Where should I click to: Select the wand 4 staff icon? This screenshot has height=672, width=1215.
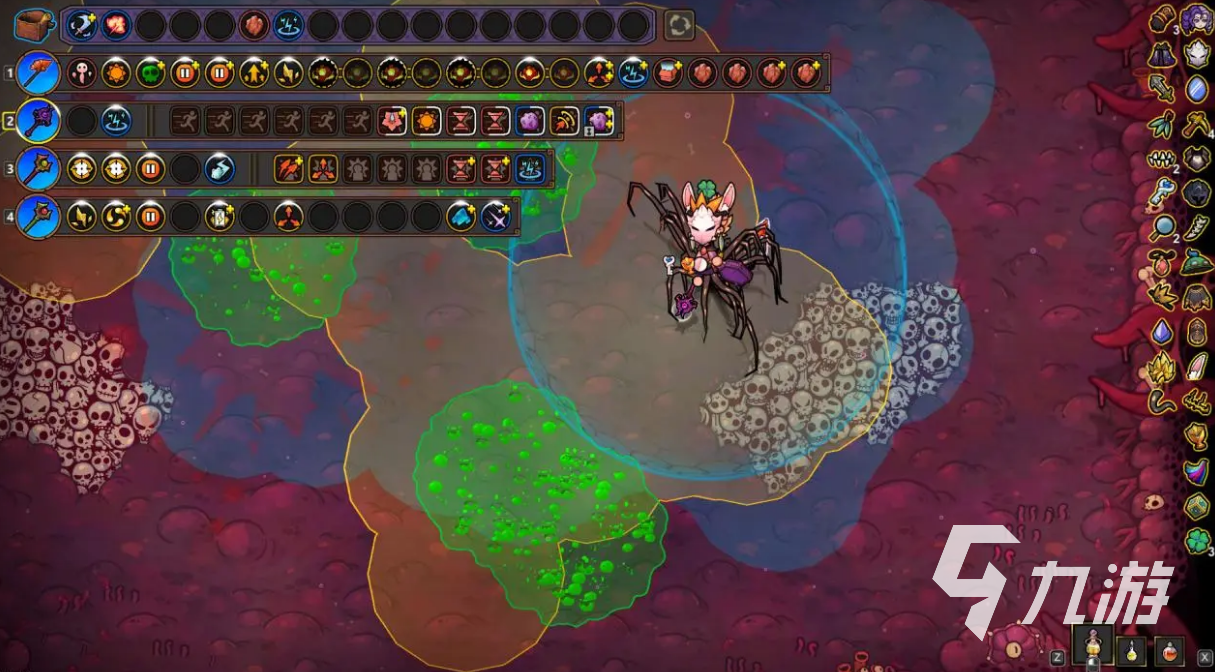pos(39,215)
